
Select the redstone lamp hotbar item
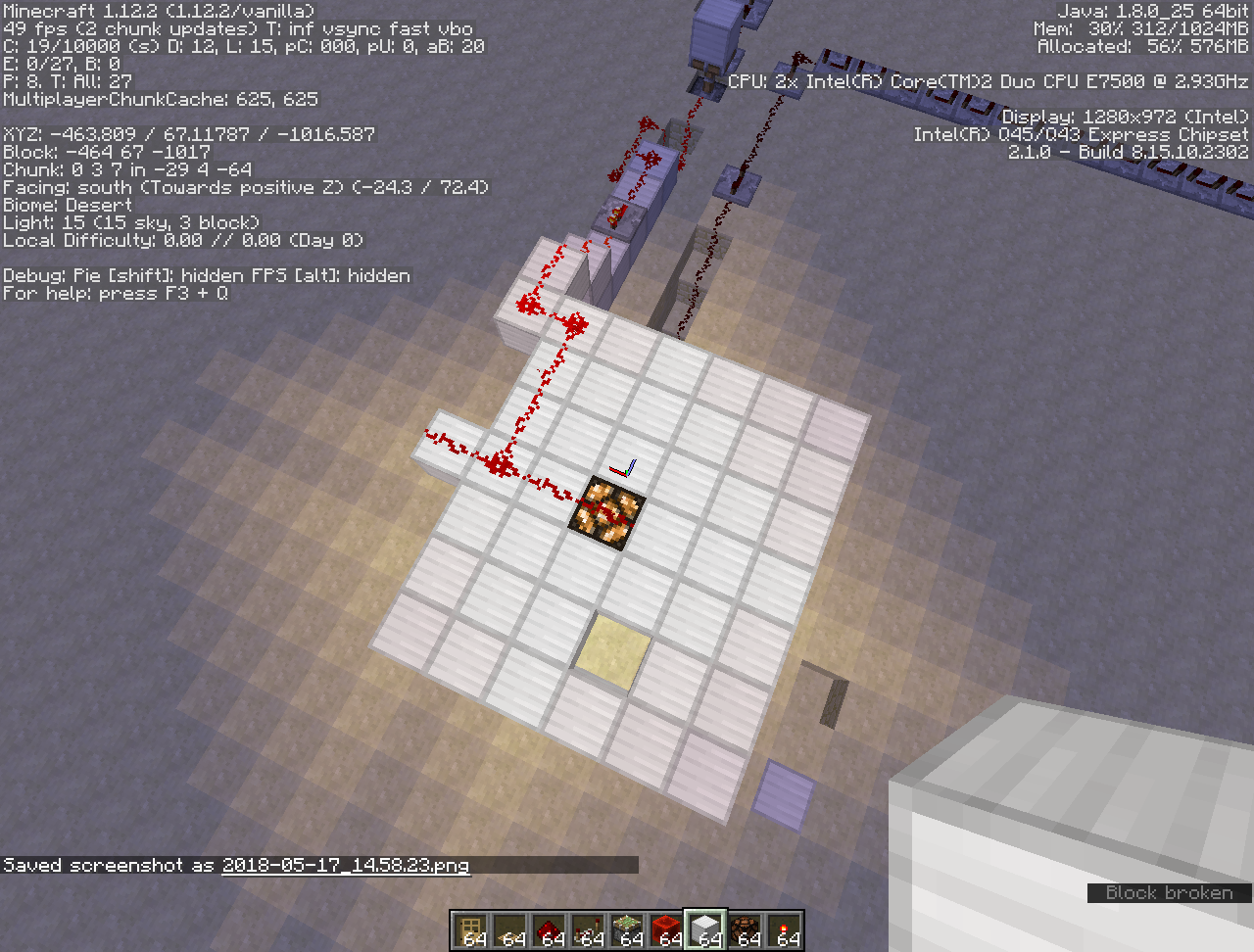[x=746, y=930]
